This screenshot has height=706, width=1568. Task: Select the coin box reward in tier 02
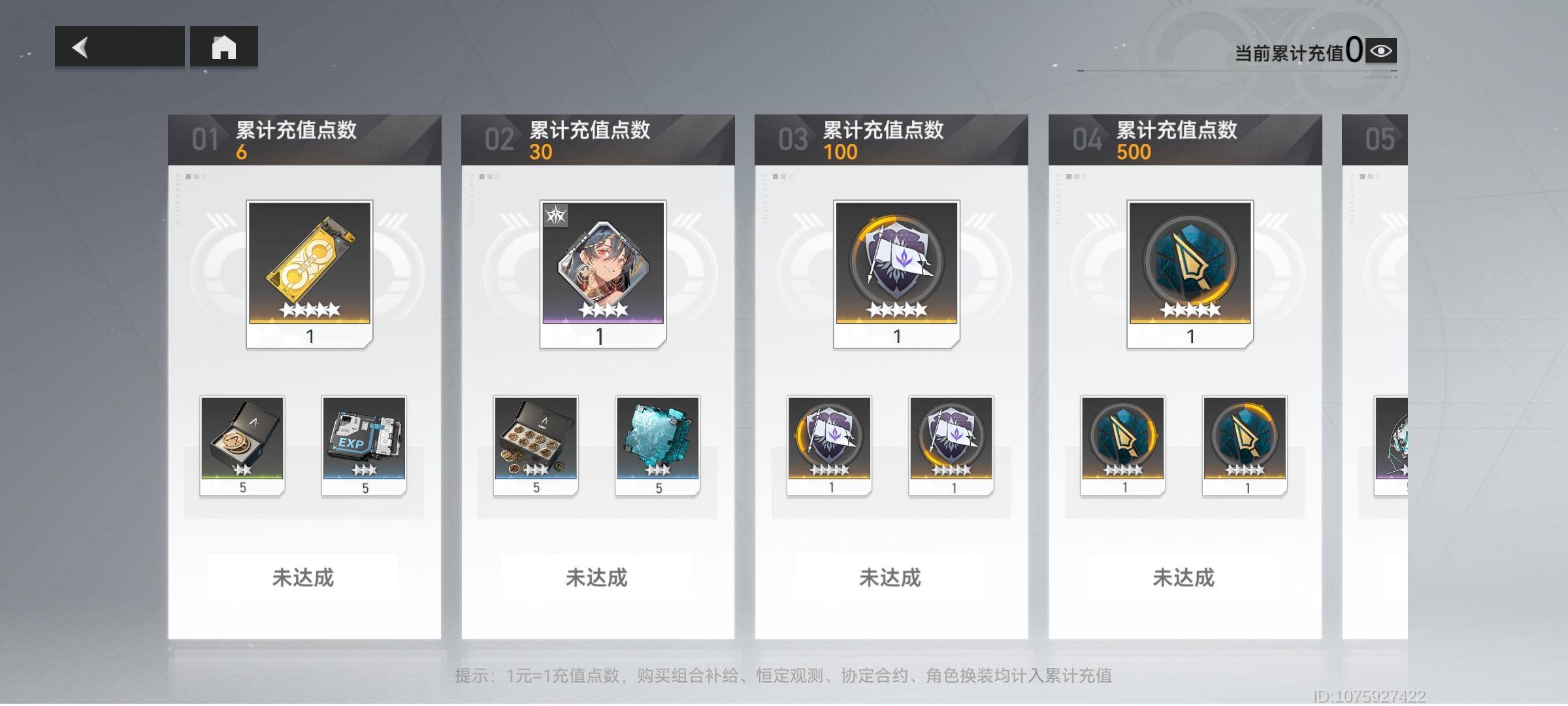pyautogui.click(x=536, y=445)
